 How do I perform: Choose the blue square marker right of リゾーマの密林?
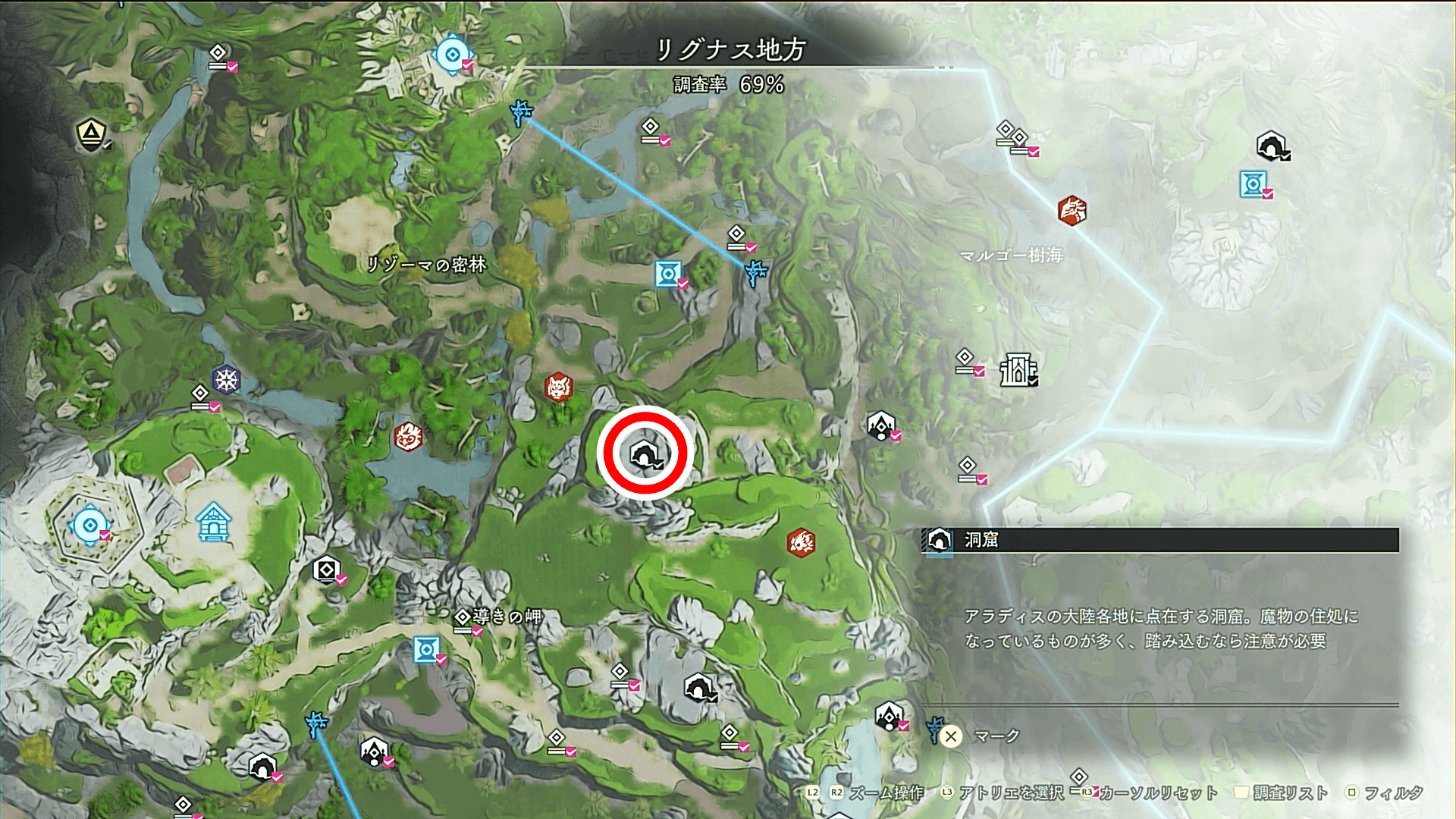click(668, 274)
